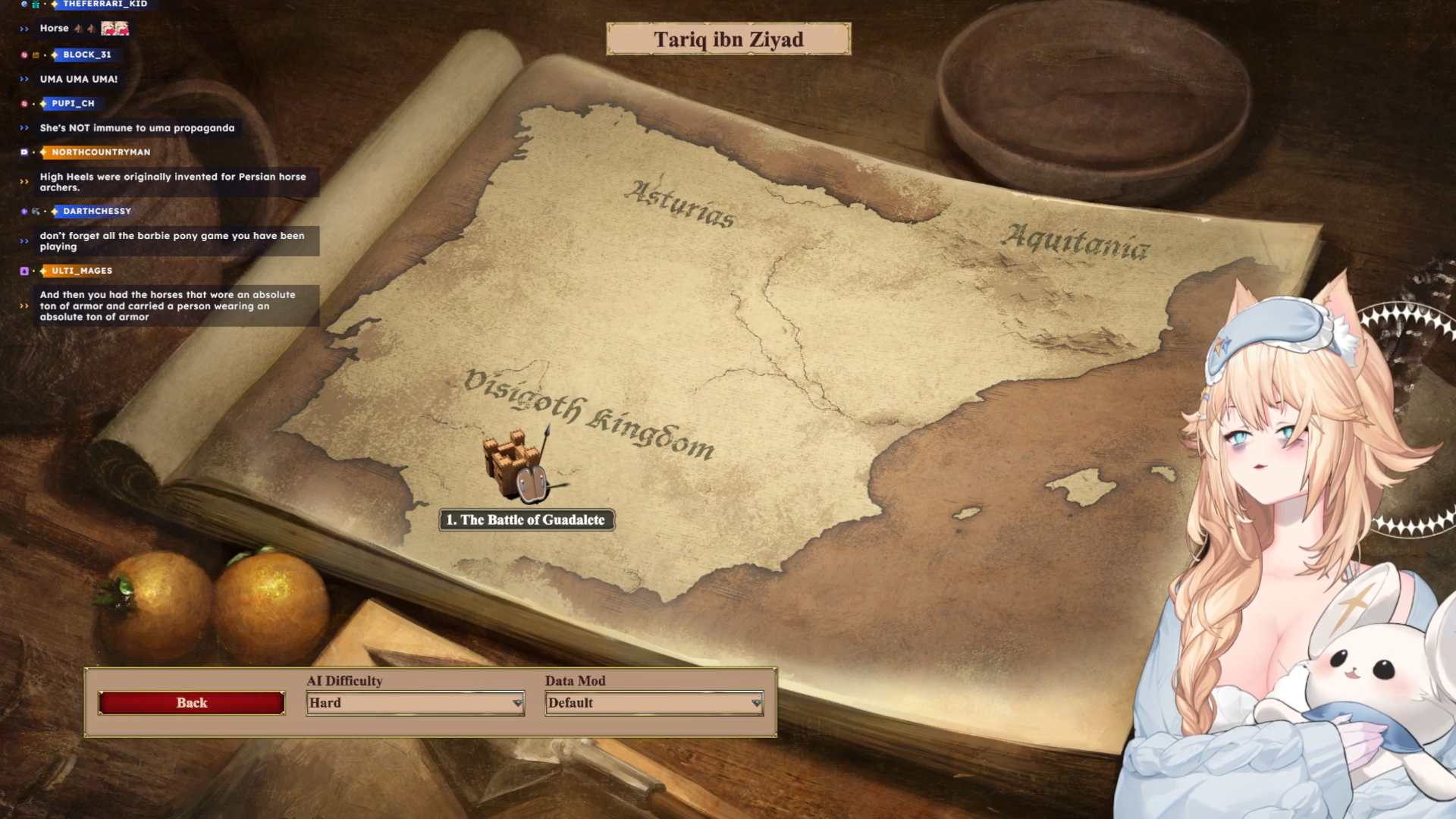Select The Battle of Guadalete scenario label
Viewport: 1456px width, 819px height.
[x=527, y=520]
